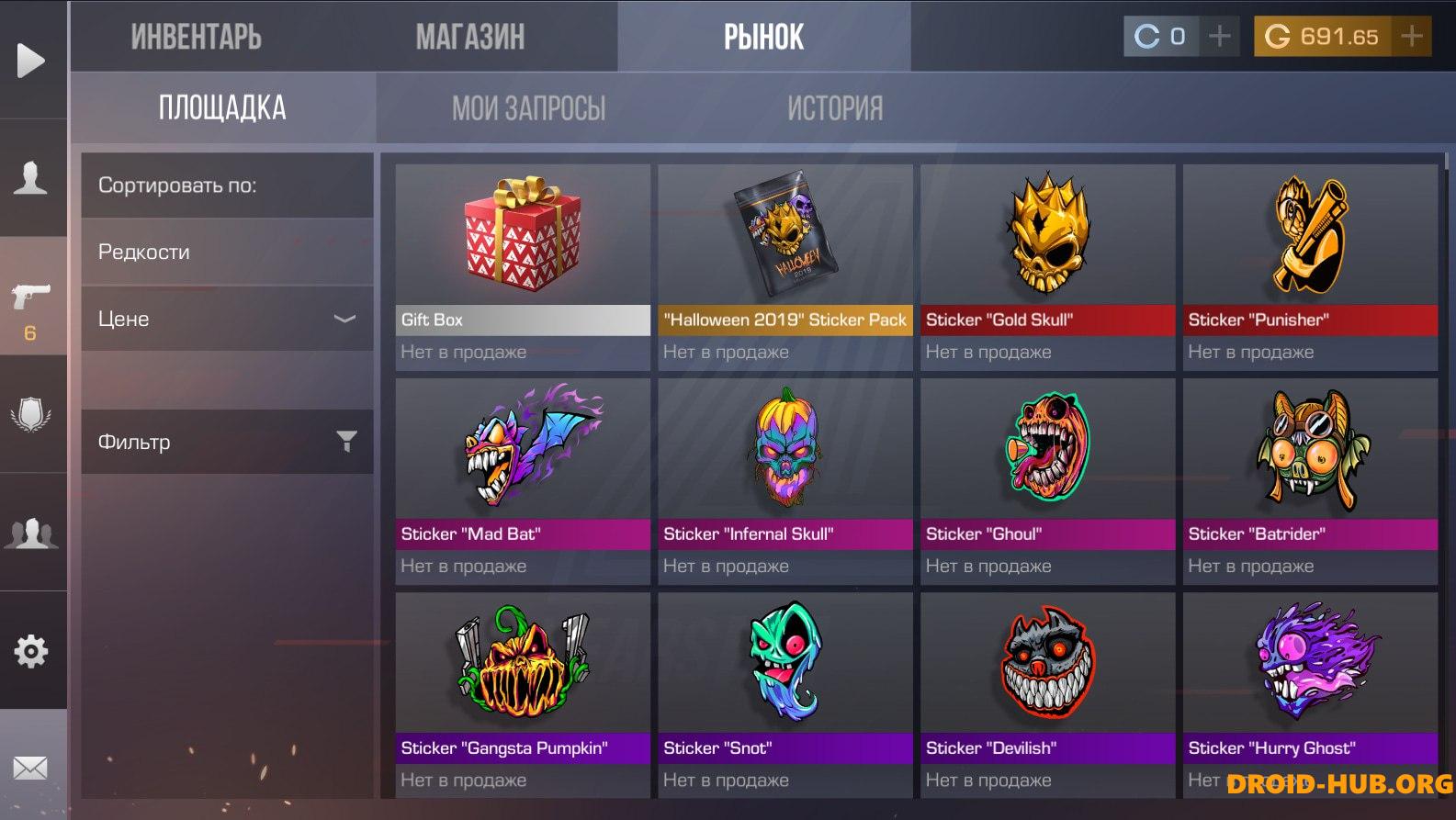The image size is (1456, 820).
Task: Select the Gift Box item
Action: [x=523, y=266]
